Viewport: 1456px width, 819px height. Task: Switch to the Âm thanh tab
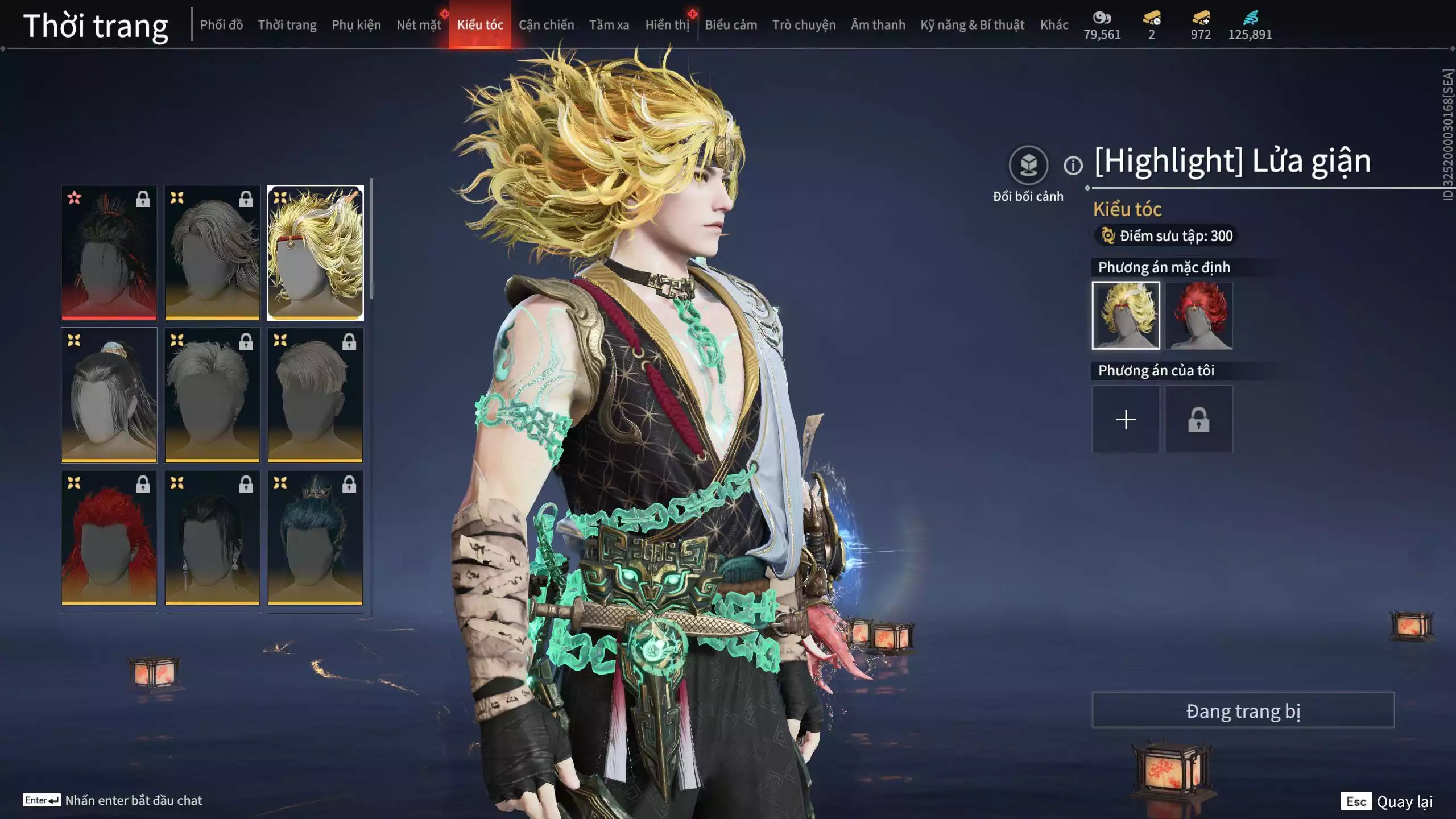pos(878,25)
